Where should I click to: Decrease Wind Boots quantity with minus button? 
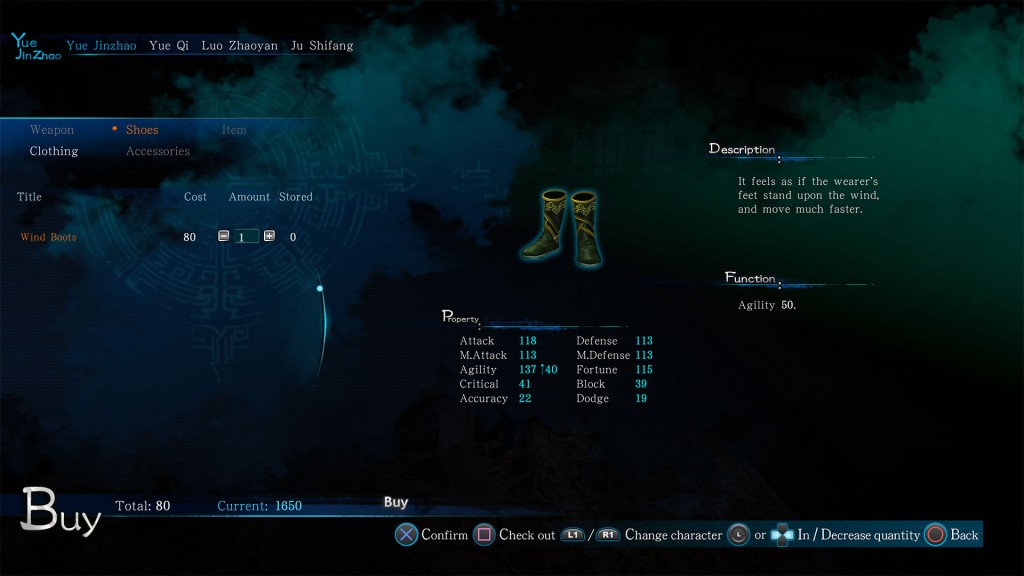tap(223, 236)
